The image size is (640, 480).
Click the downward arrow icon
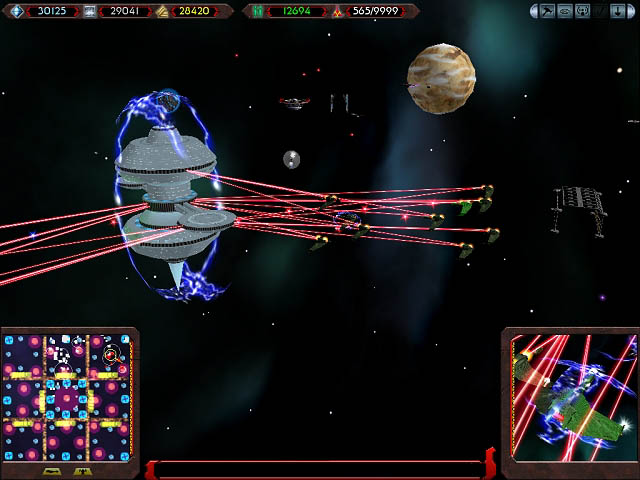coord(617,11)
